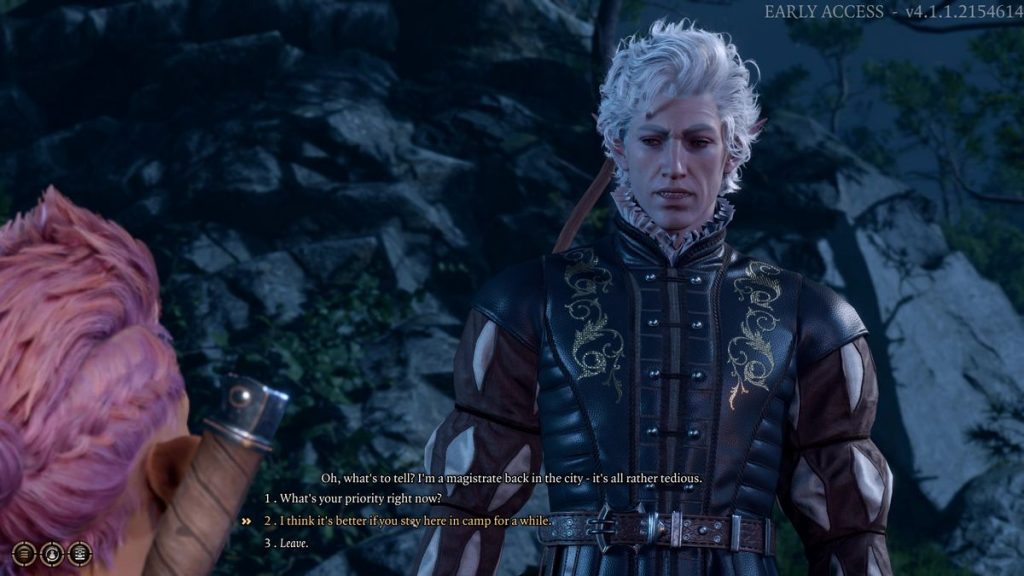Click the character silhouette swap icon
Viewport: 1024px width, 576px height.
[52, 553]
